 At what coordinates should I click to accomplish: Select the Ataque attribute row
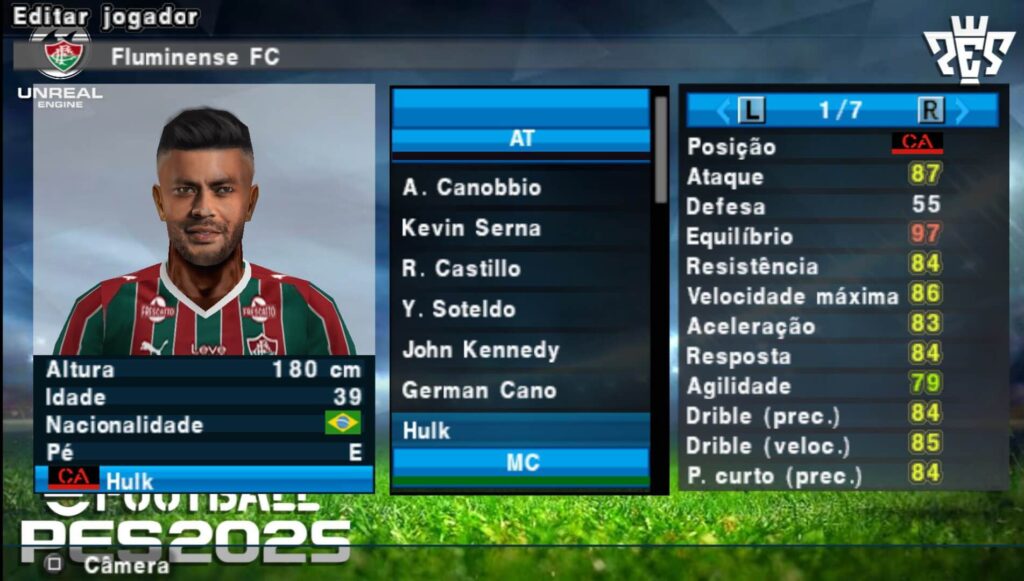tap(842, 176)
